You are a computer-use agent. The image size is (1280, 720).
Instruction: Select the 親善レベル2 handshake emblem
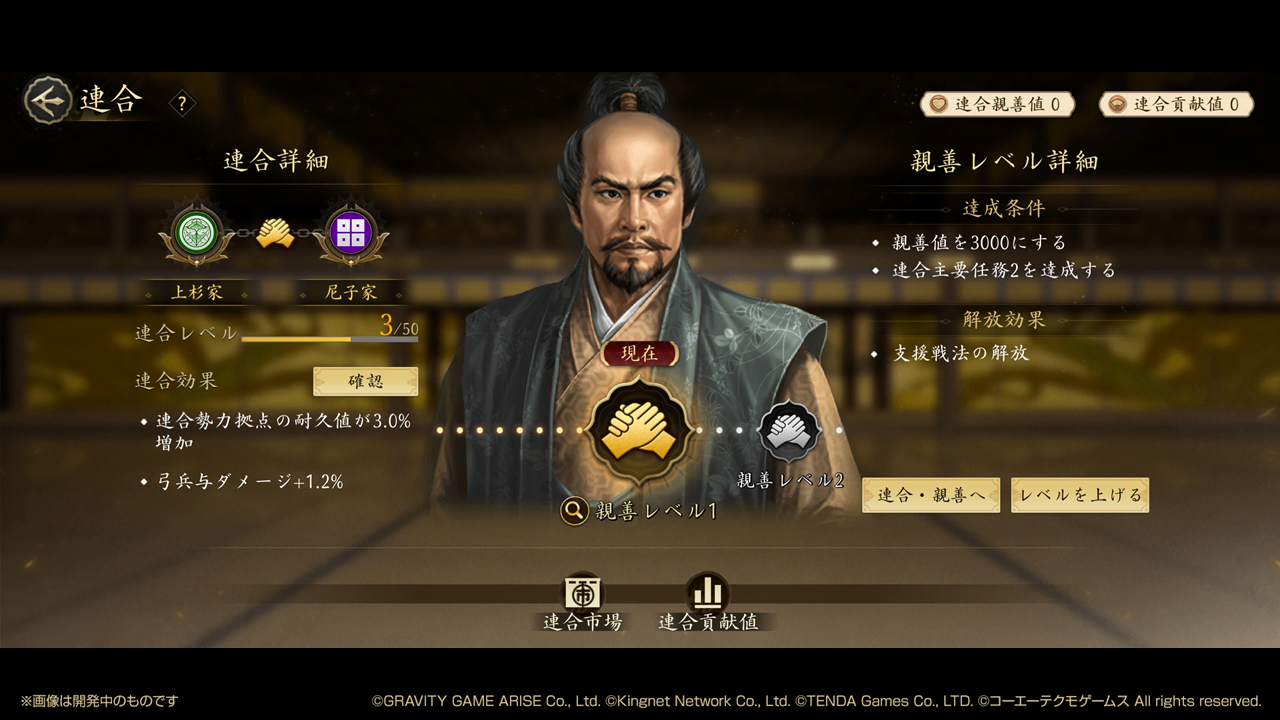(790, 432)
